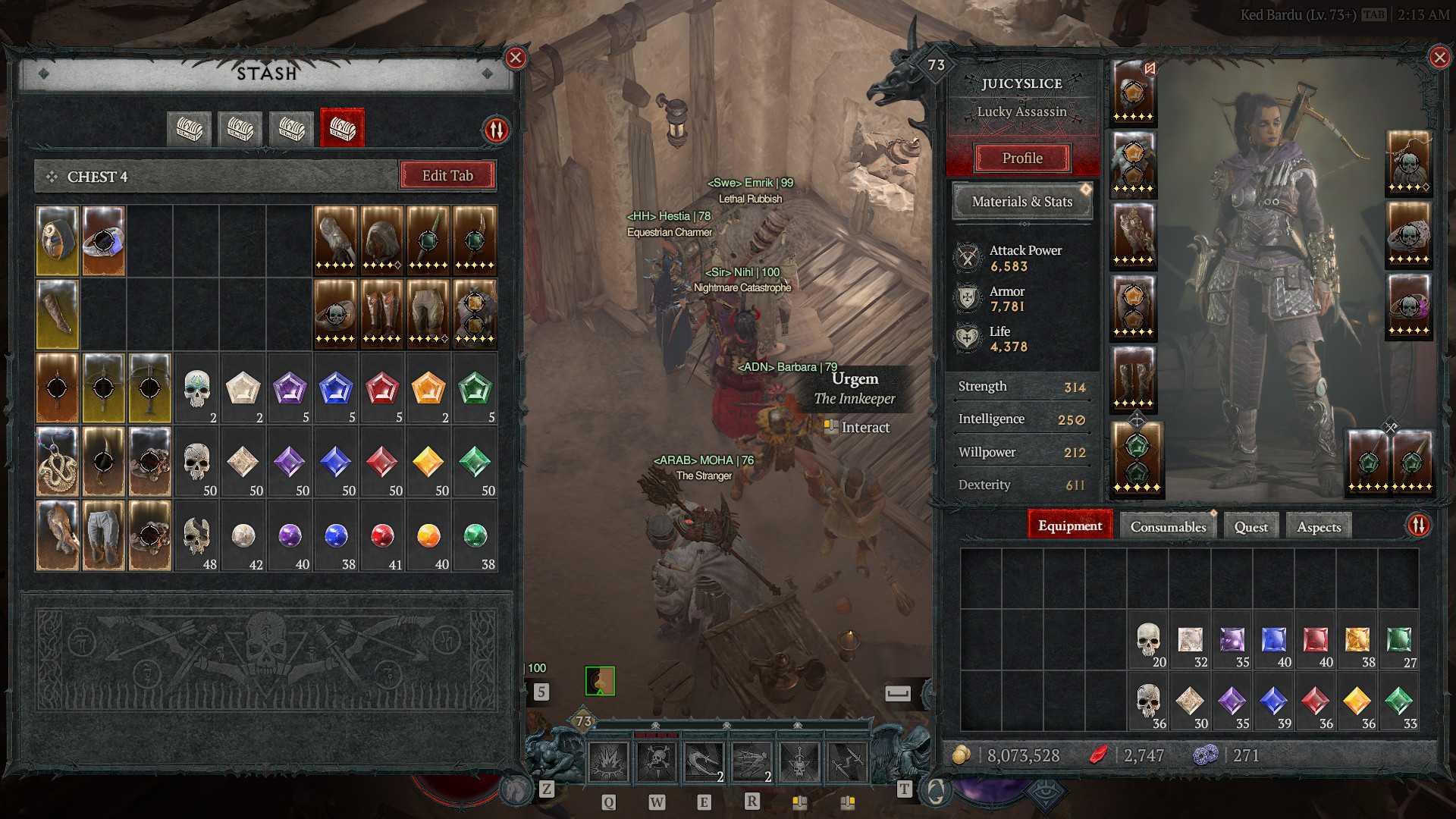Sort inventory using the red arrows button
The image size is (1456, 819).
[1418, 526]
